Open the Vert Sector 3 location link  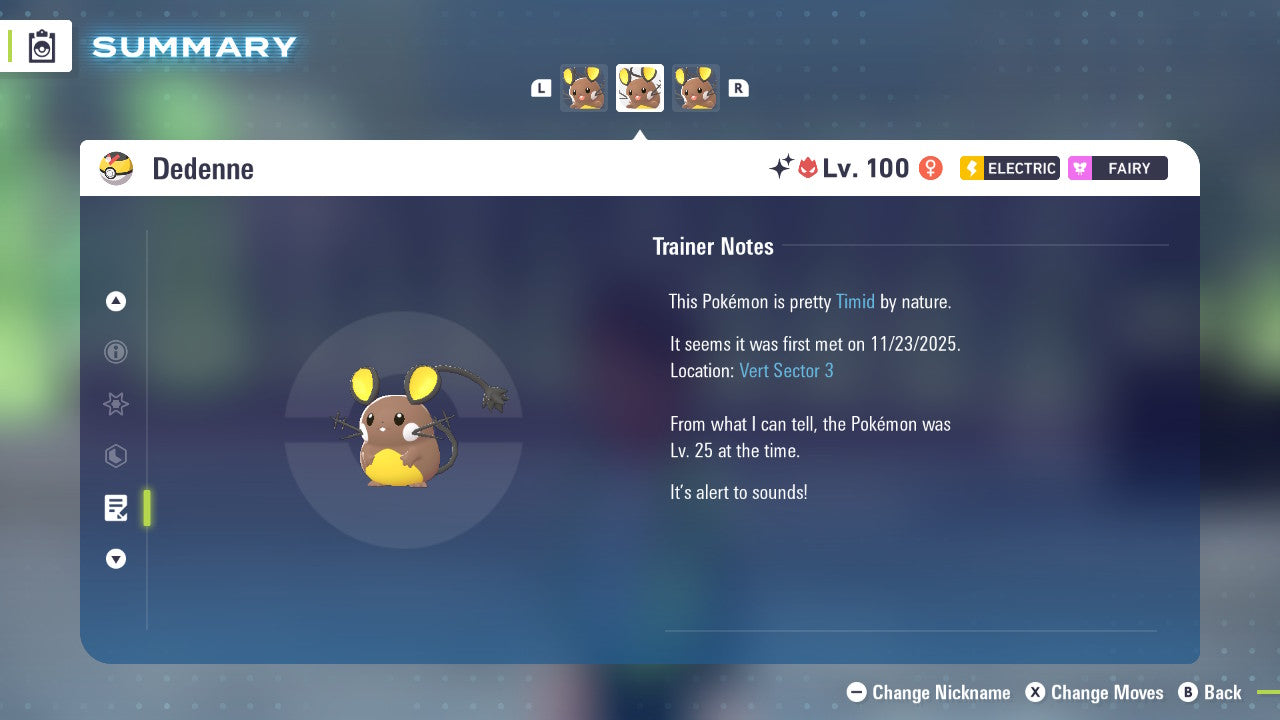click(787, 370)
